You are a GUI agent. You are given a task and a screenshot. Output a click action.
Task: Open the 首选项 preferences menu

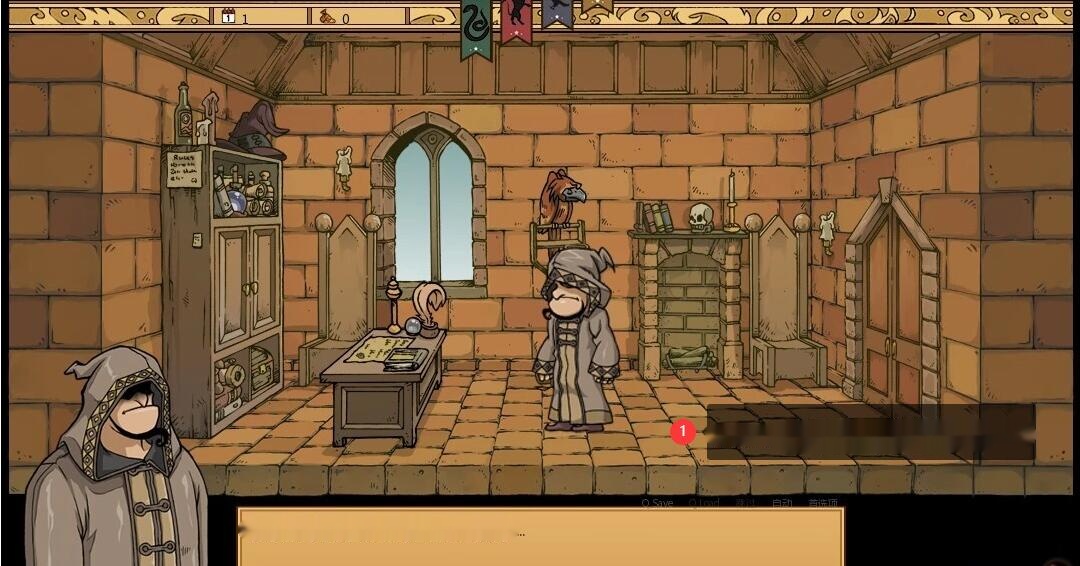pyautogui.click(x=823, y=503)
